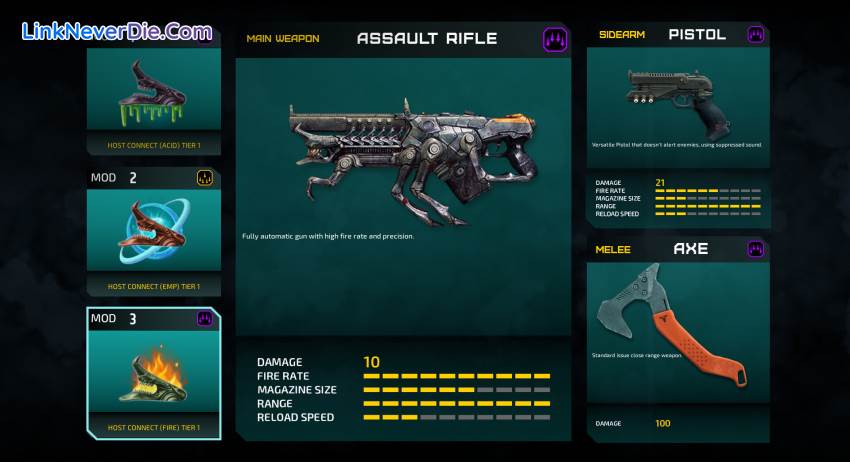Select the Mod 3 Host Connect (Fire) card
The height and width of the screenshot is (462, 850).
coord(152,374)
